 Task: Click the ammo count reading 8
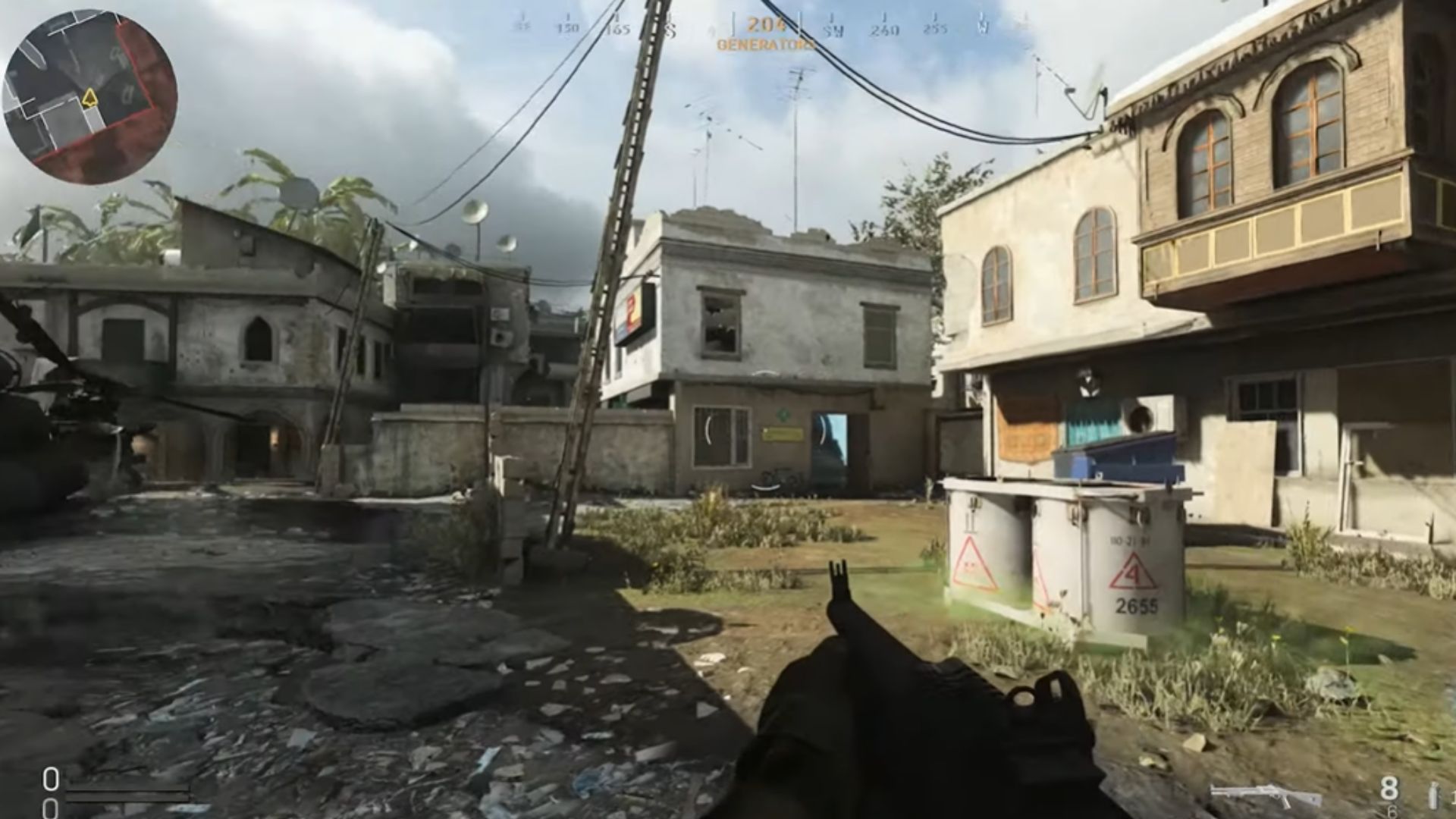1389,789
